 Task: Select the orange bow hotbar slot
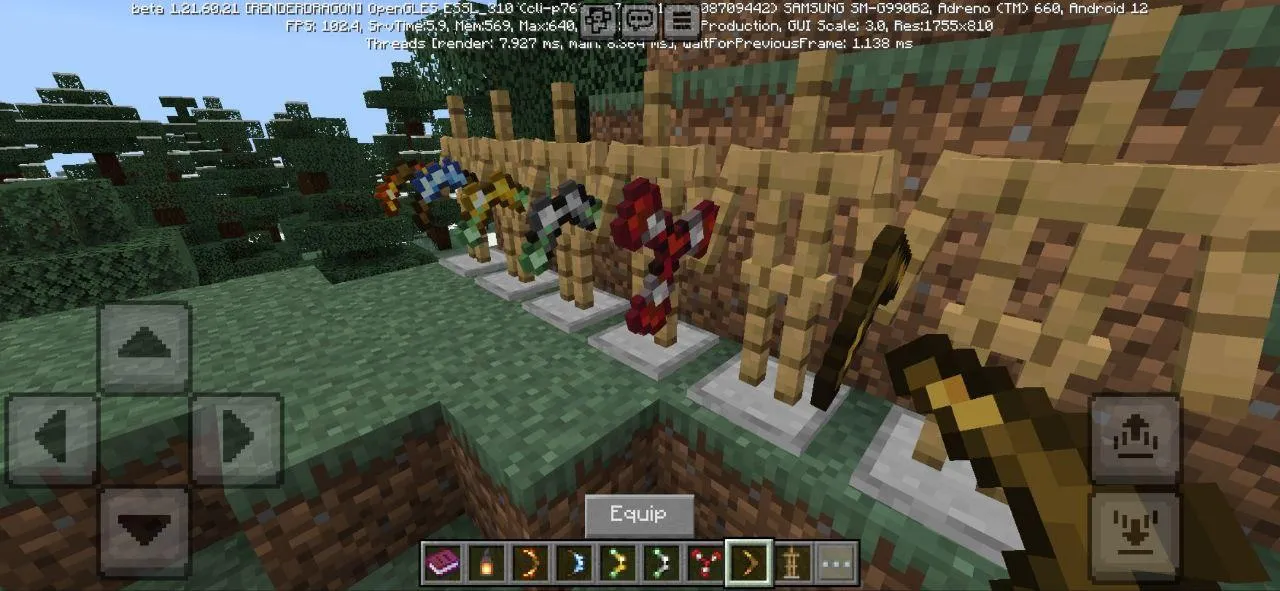coord(529,565)
